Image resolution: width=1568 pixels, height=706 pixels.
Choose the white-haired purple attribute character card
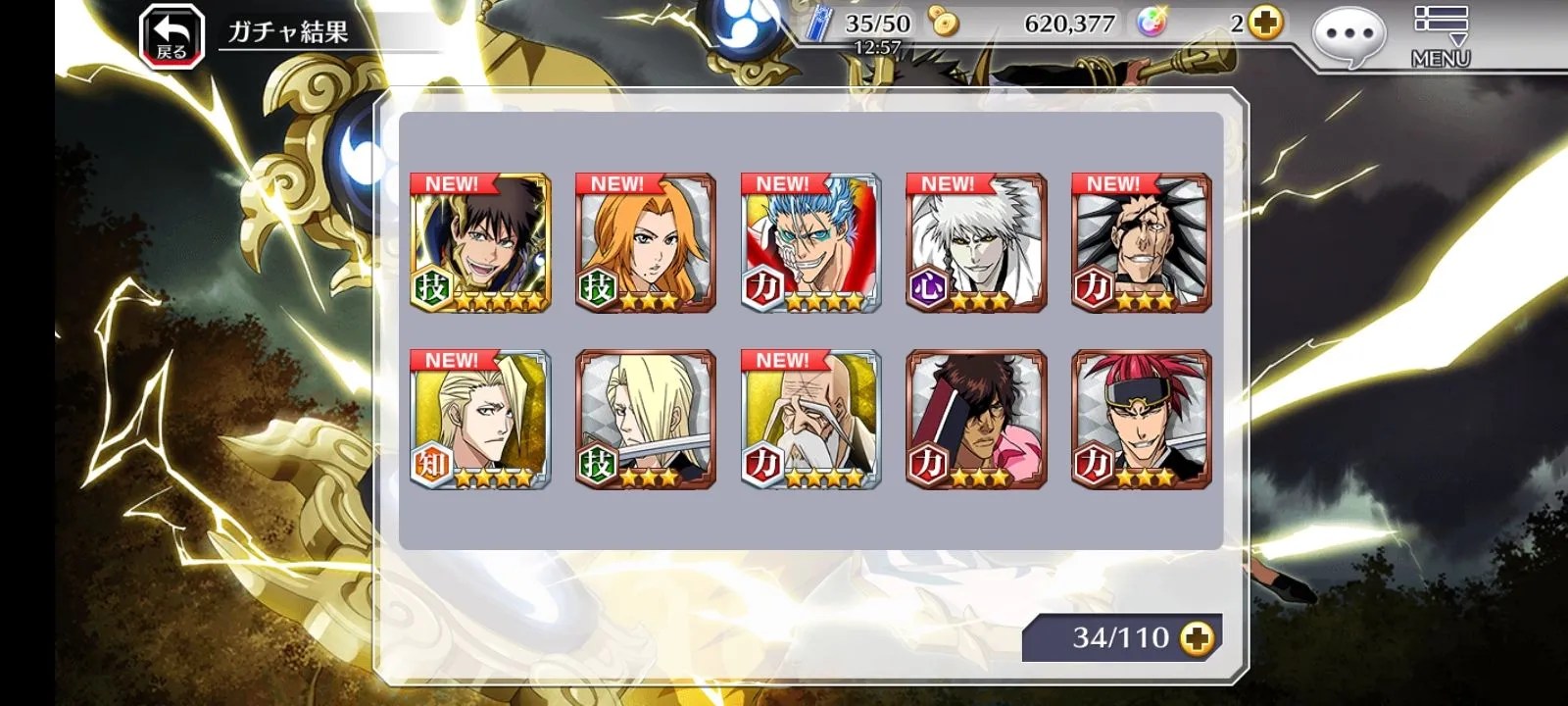tap(976, 243)
